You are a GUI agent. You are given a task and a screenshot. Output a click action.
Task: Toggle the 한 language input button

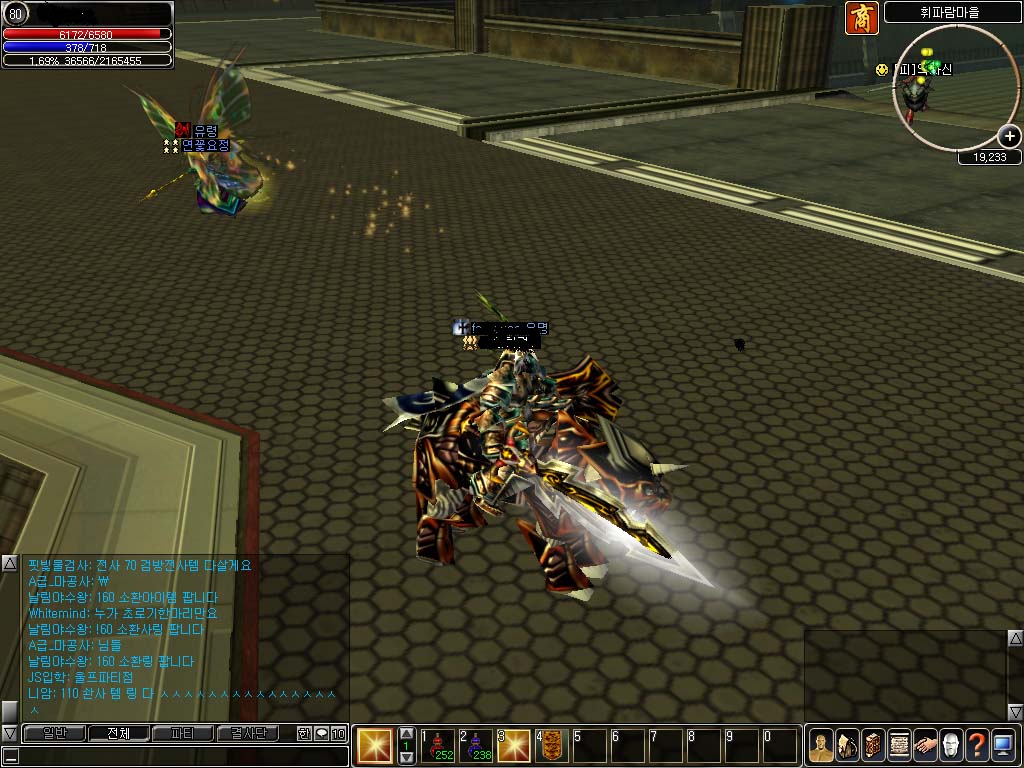click(304, 733)
